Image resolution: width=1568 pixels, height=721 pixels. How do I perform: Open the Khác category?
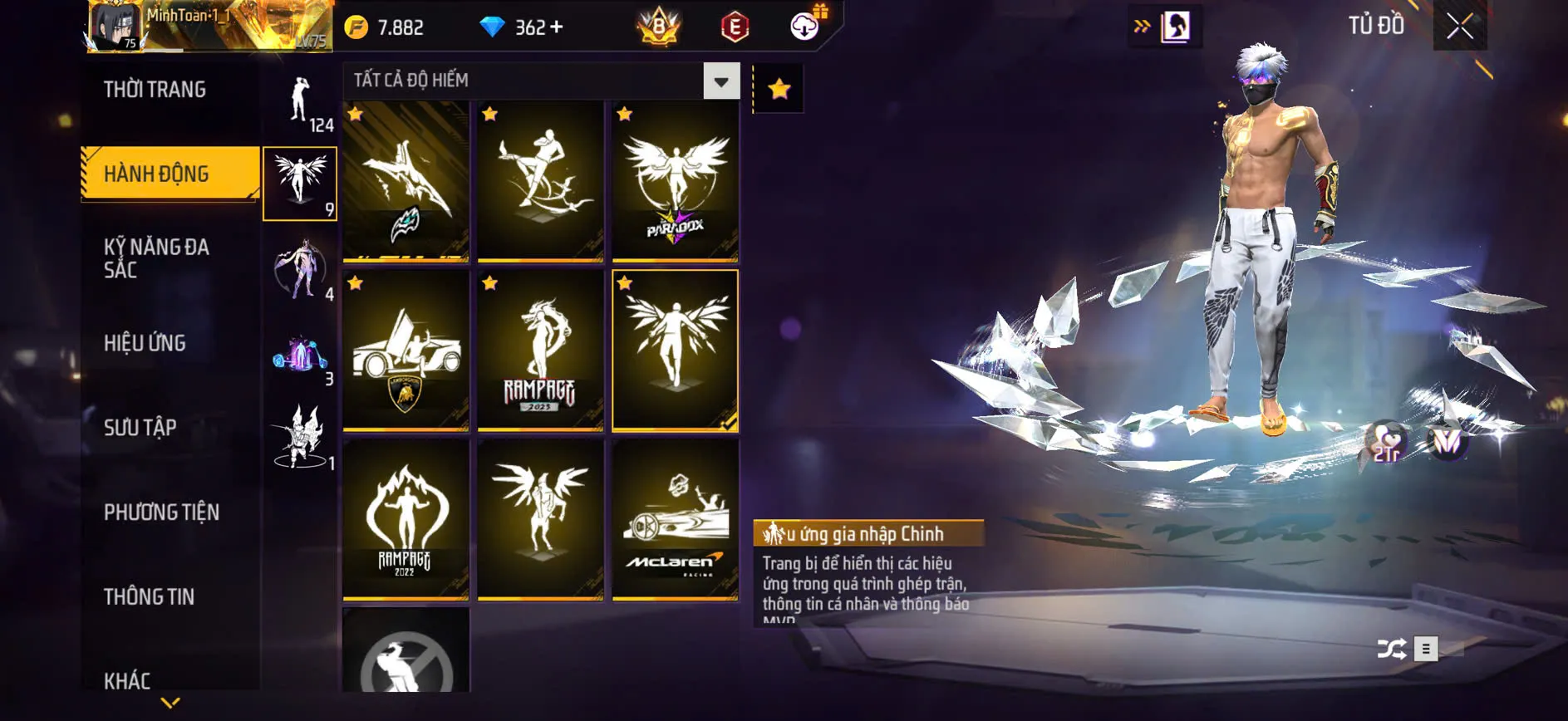click(x=127, y=681)
